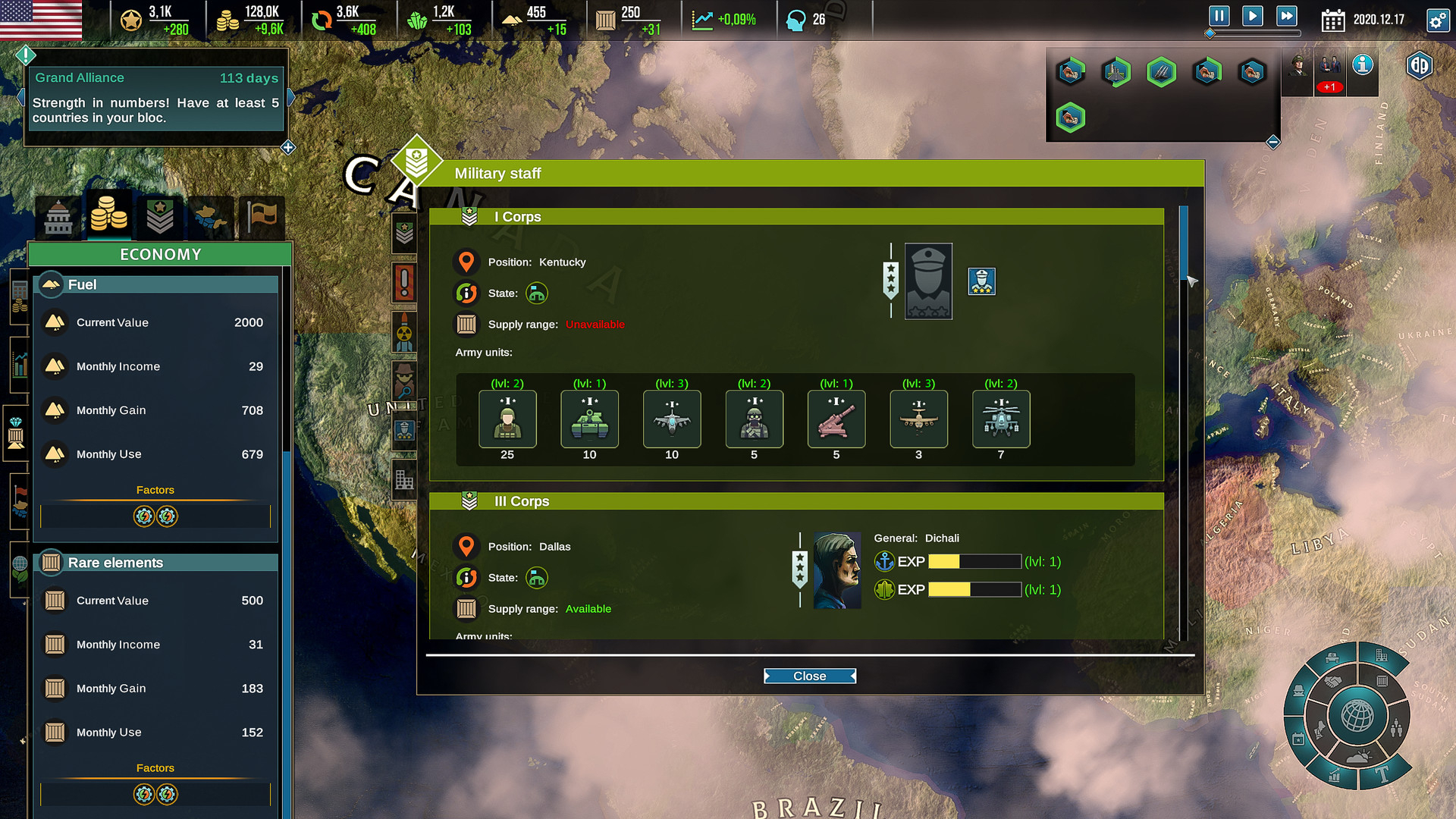
Task: Click the United States flag
Action: tap(41, 19)
